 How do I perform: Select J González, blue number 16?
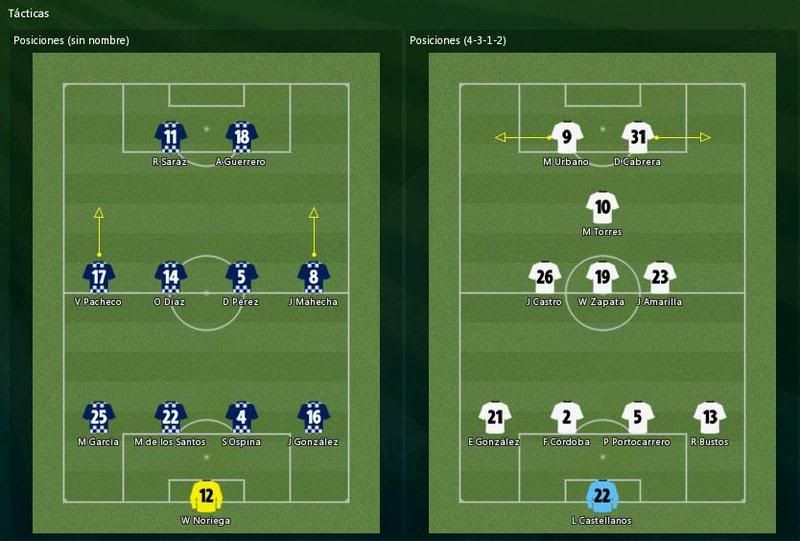pyautogui.click(x=314, y=417)
